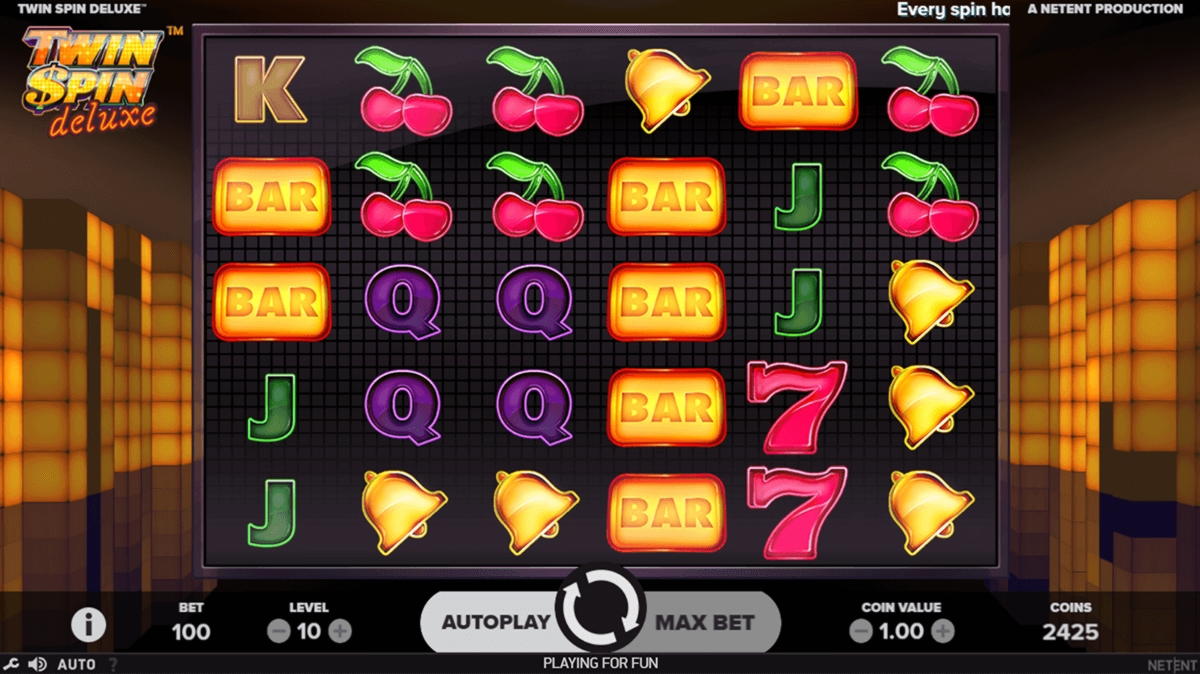Start Autoplay mode
Screen dimensions: 1200x674
[x=495, y=621]
